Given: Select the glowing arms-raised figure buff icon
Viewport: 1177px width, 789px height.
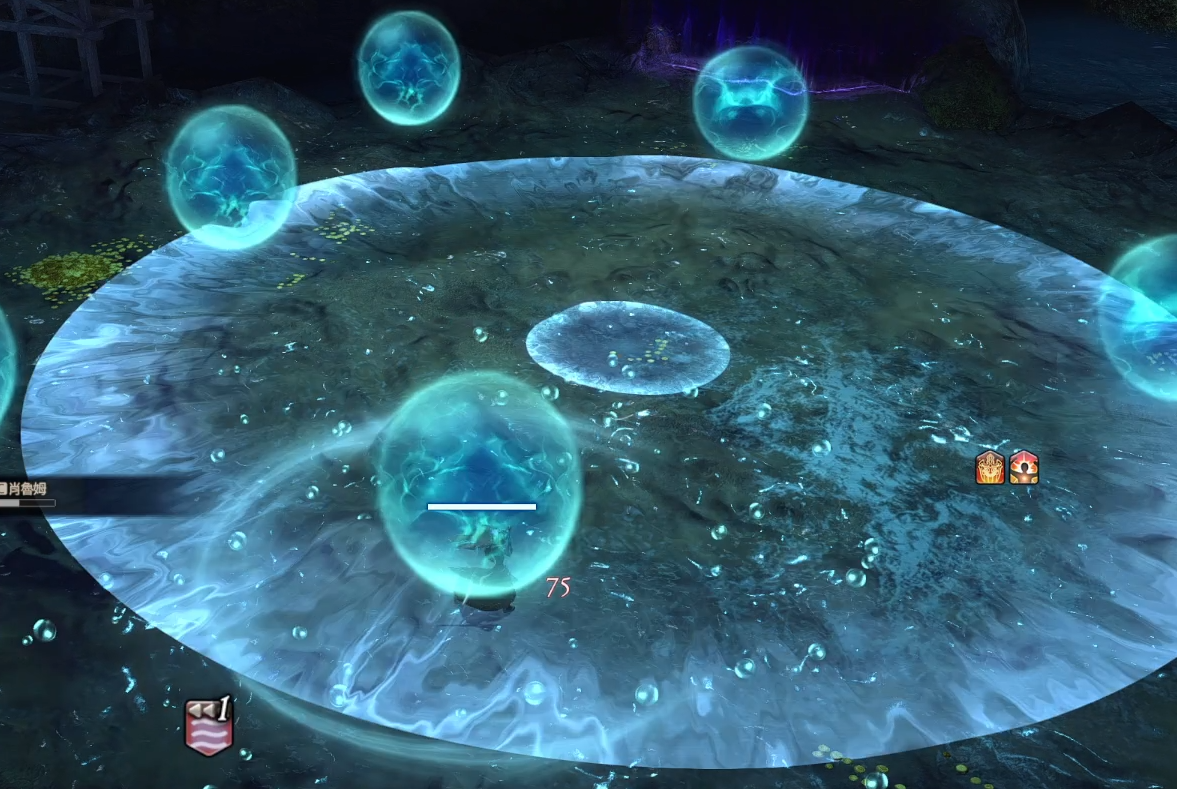Looking at the screenshot, I should pyautogui.click(x=1023, y=468).
